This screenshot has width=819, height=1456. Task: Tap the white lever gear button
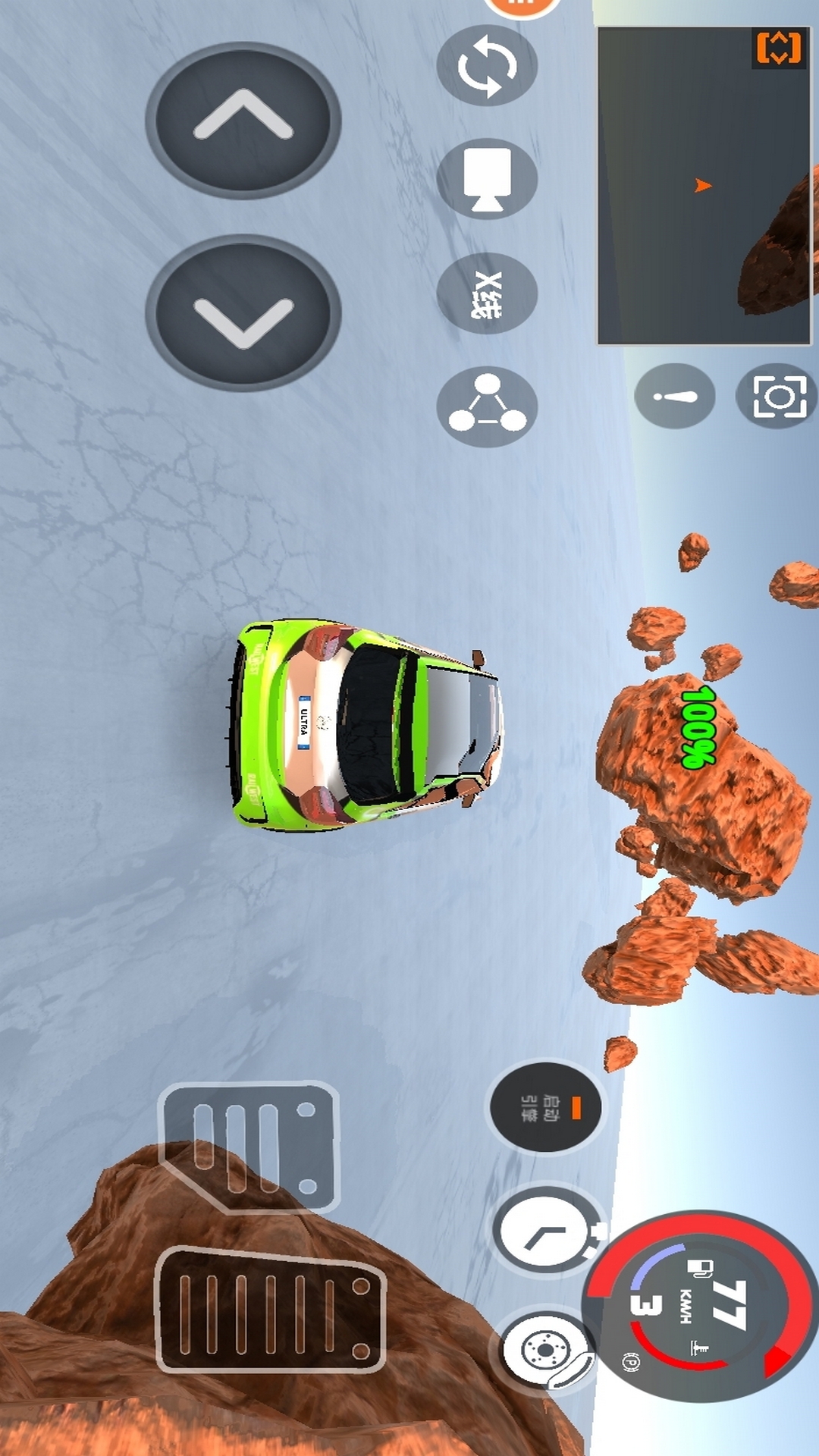coord(546,1232)
